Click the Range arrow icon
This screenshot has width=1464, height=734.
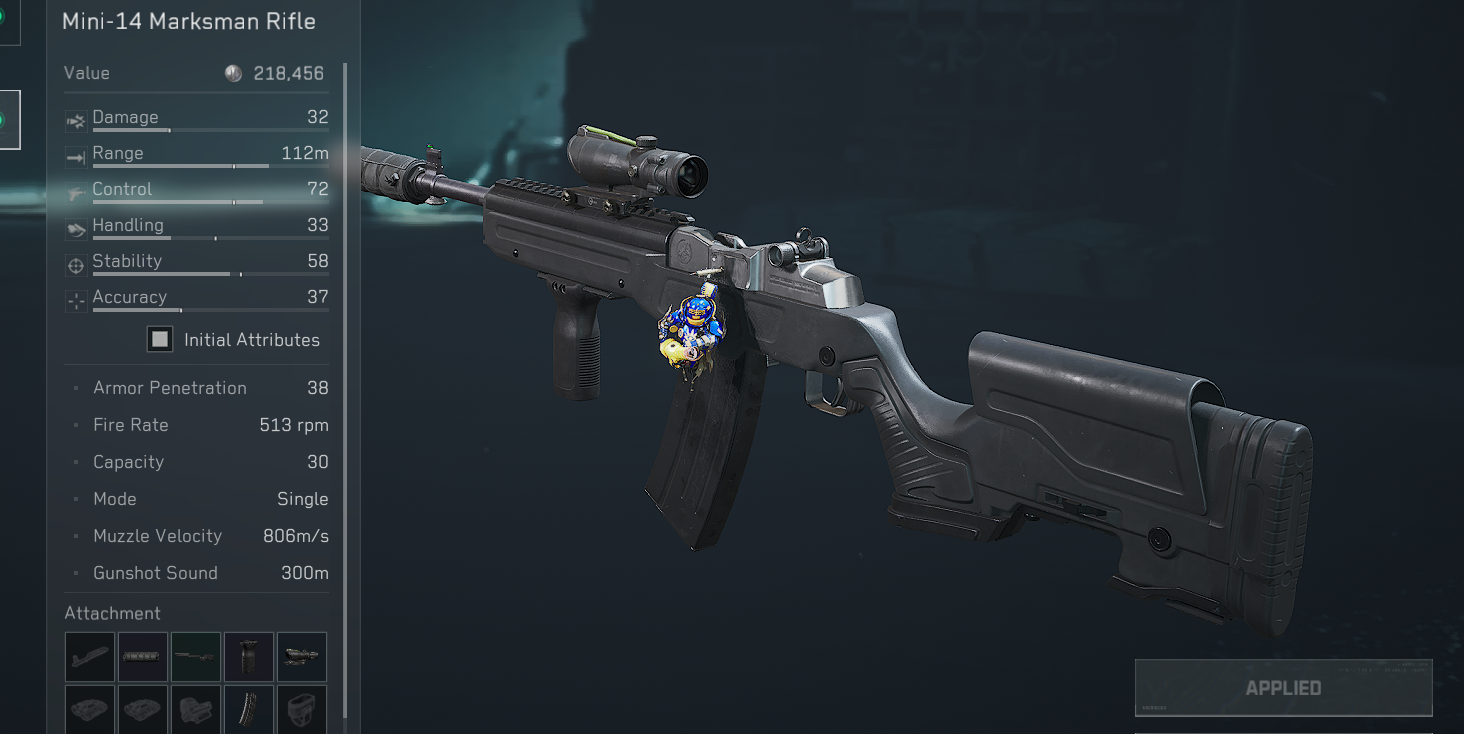tap(75, 156)
